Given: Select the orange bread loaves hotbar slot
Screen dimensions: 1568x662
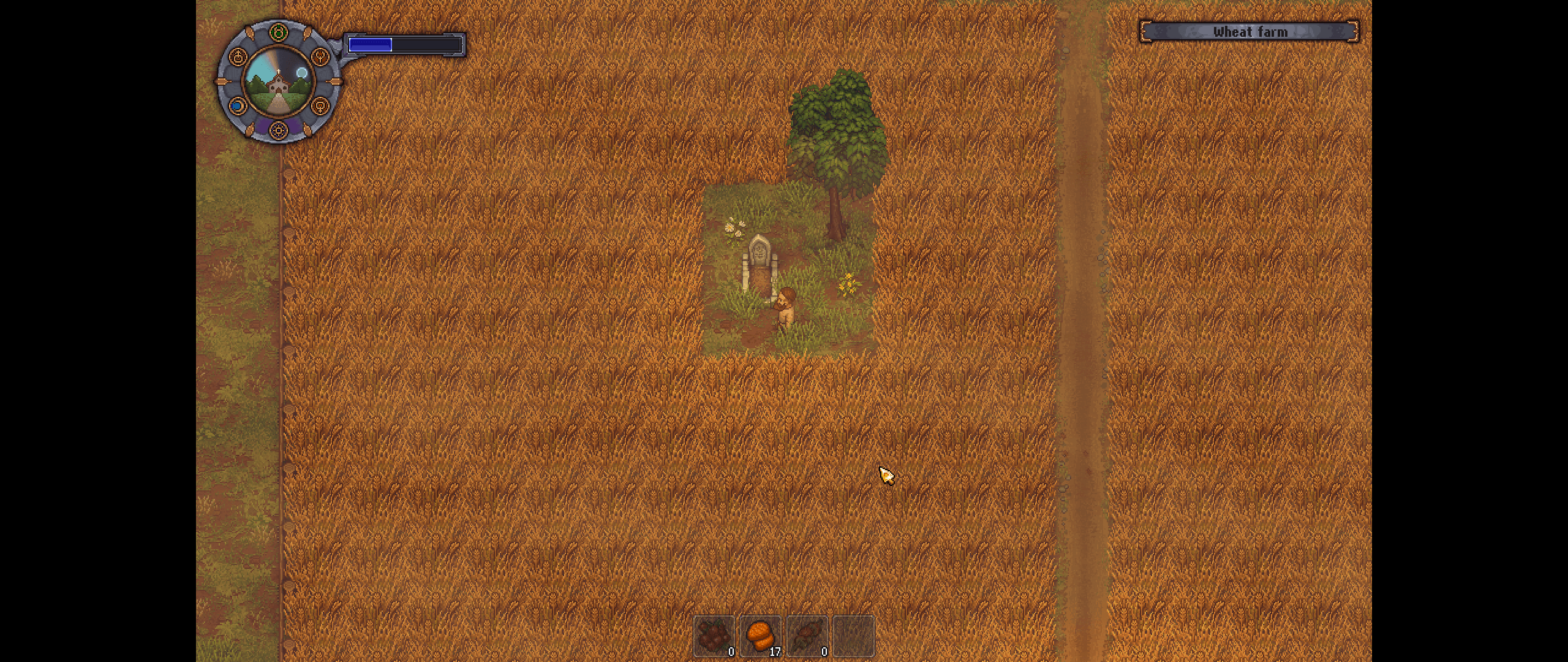Looking at the screenshot, I should click(x=760, y=636).
